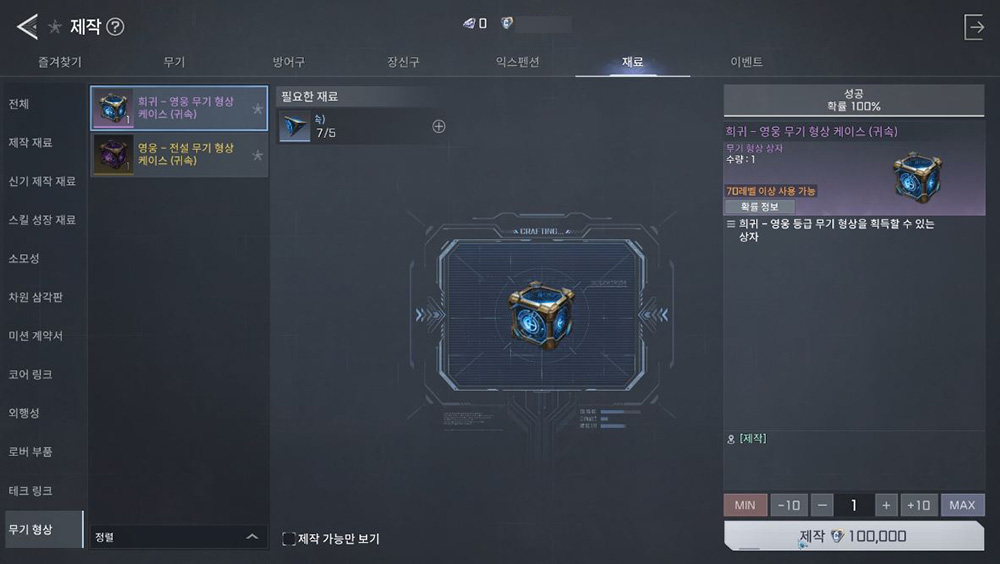Switch to the 방어구 tab
Viewport: 1000px width, 564px height.
(x=289, y=62)
